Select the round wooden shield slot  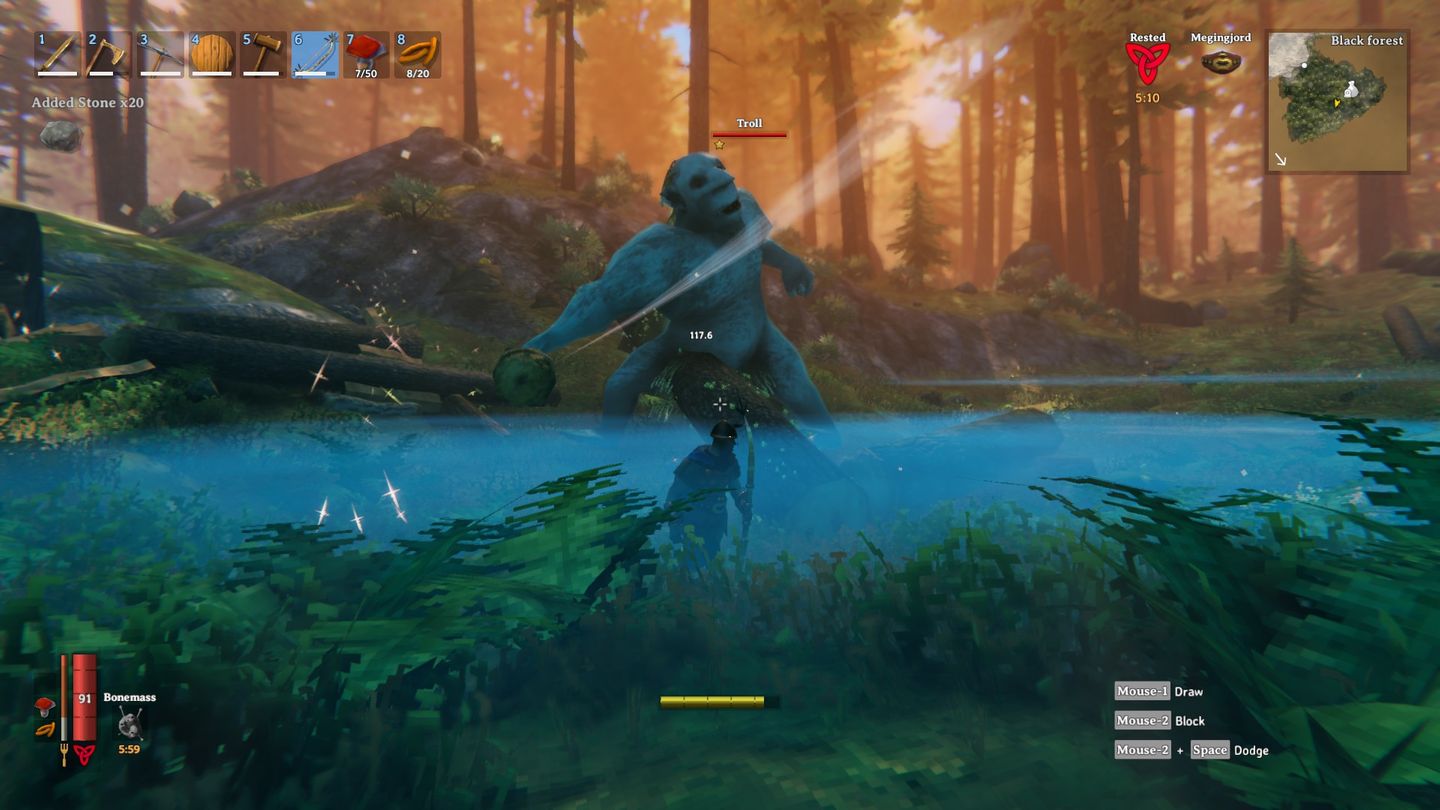point(211,54)
